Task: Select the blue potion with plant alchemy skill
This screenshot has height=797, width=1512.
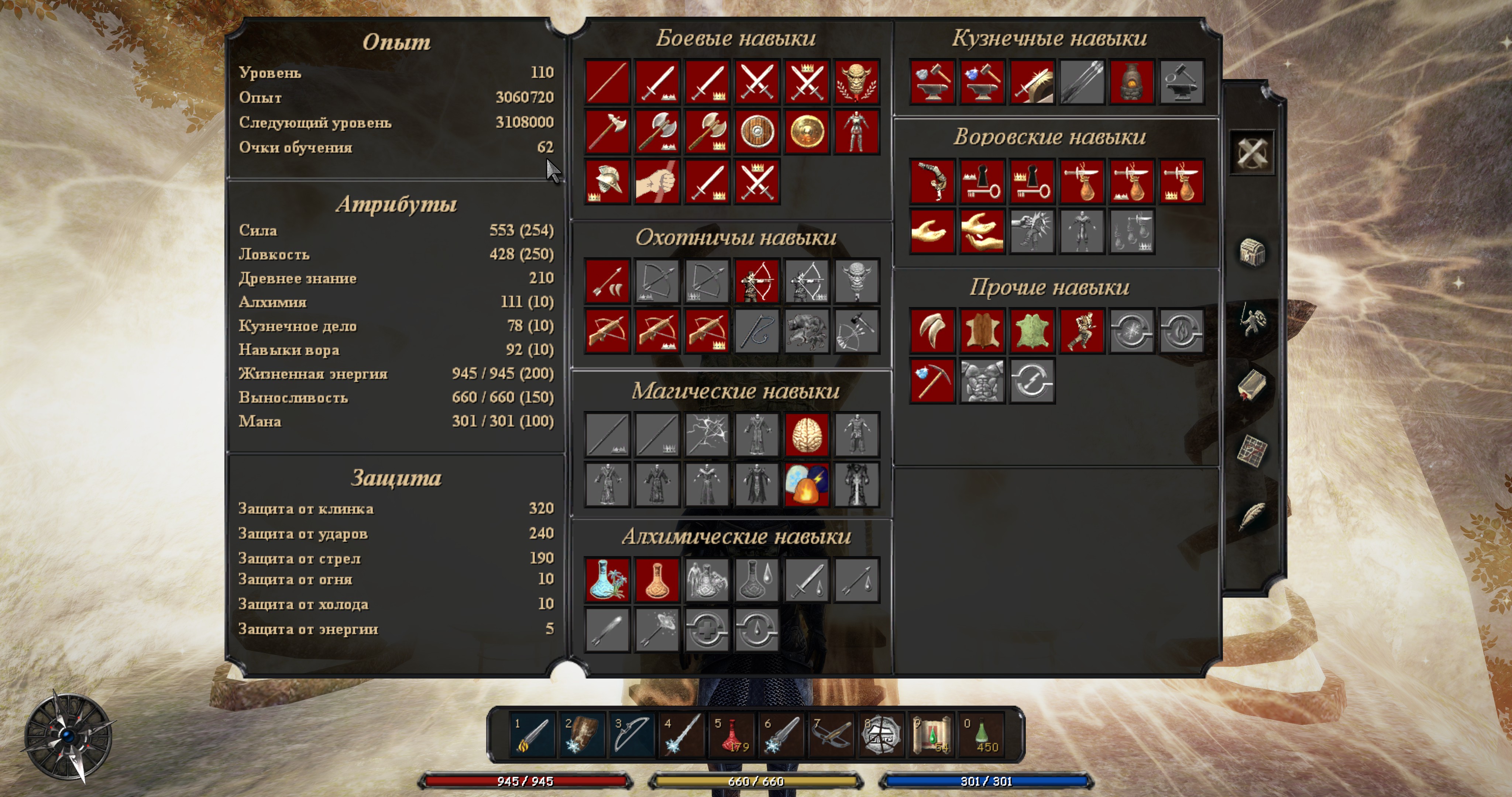Action: [x=608, y=580]
